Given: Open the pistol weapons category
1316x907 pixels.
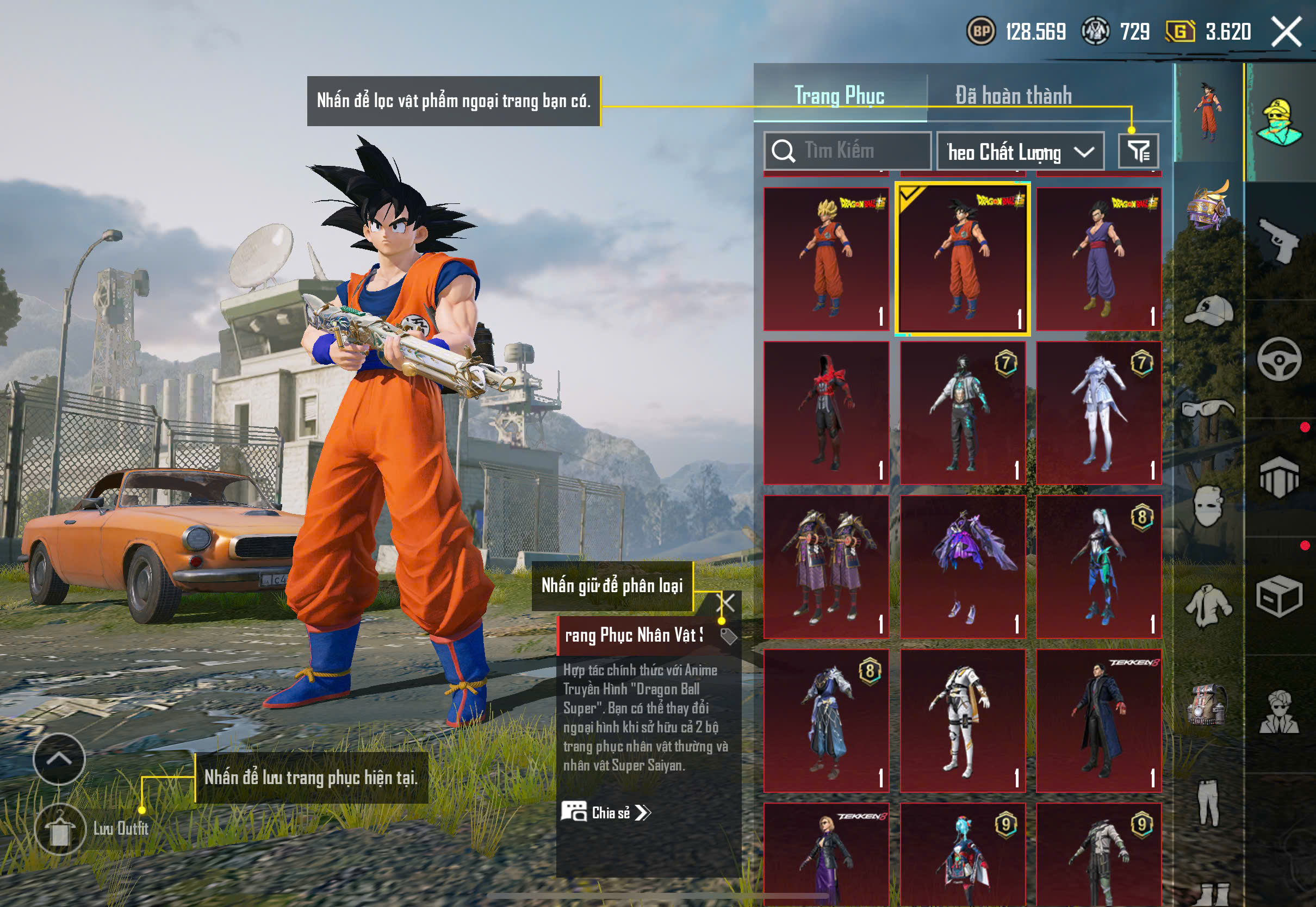Looking at the screenshot, I should [x=1280, y=241].
